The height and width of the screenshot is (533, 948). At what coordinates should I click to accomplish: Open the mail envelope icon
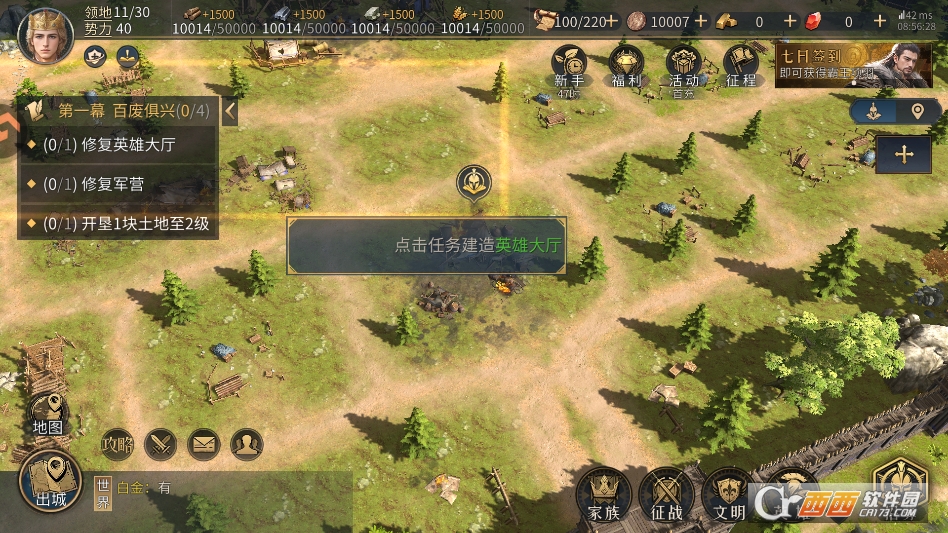pos(204,442)
